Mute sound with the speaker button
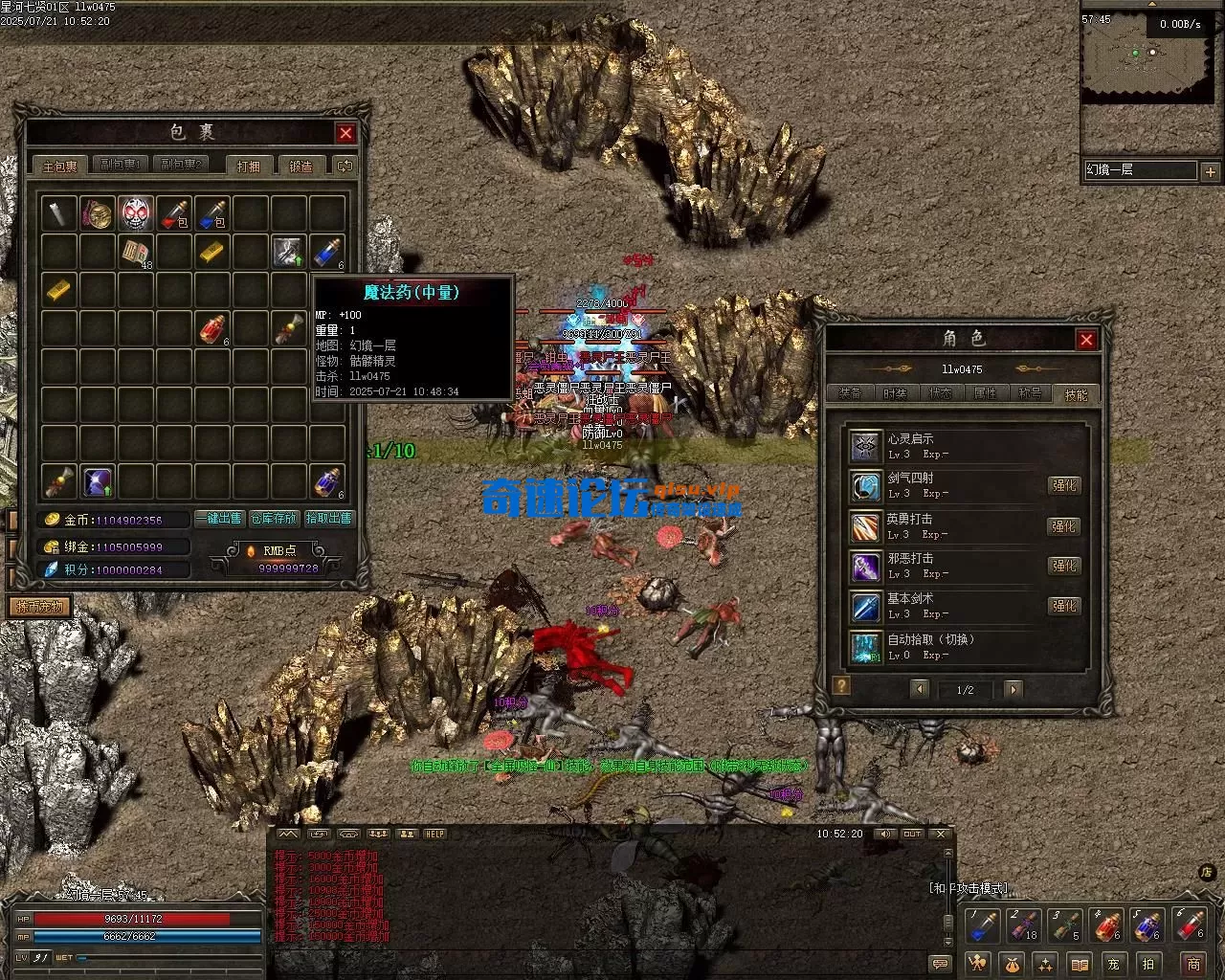 (x=884, y=835)
